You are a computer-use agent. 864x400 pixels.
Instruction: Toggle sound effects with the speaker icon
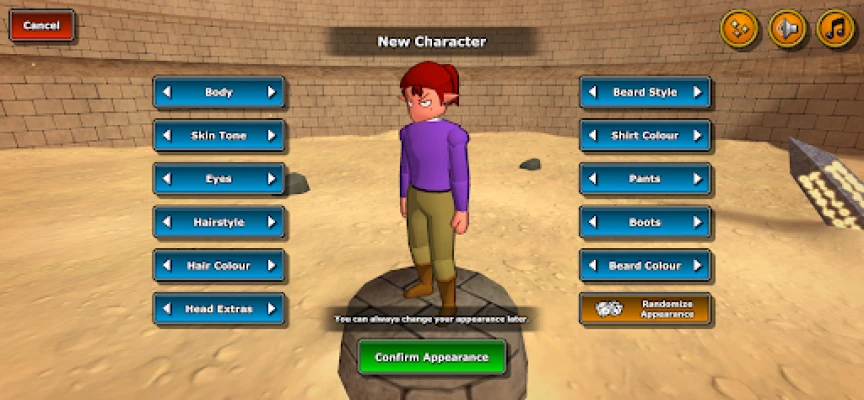[787, 29]
